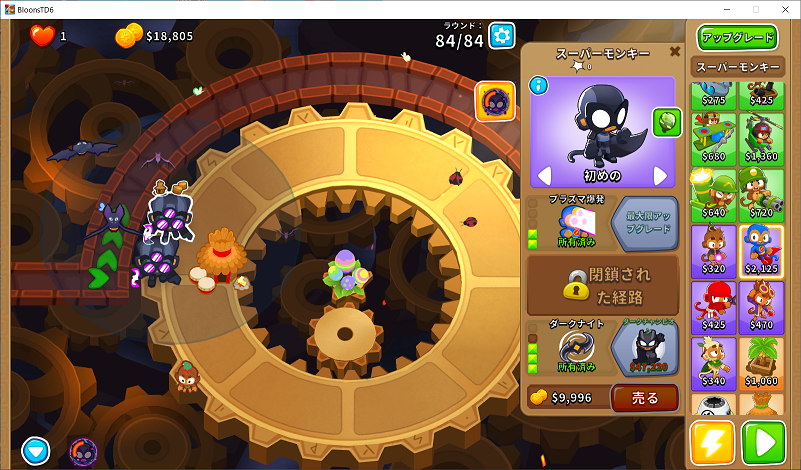This screenshot has height=470, width=801.
Task: Choose the $1,060 Banana Farm
Action: 761,363
